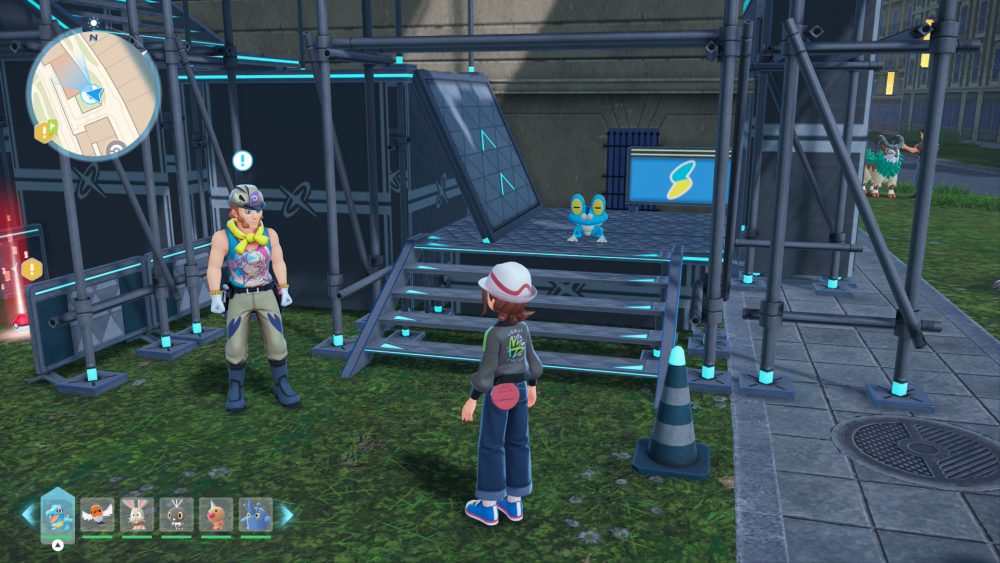Switch to Weedle in the party bar
Image resolution: width=1000 pixels, height=563 pixels.
216,515
